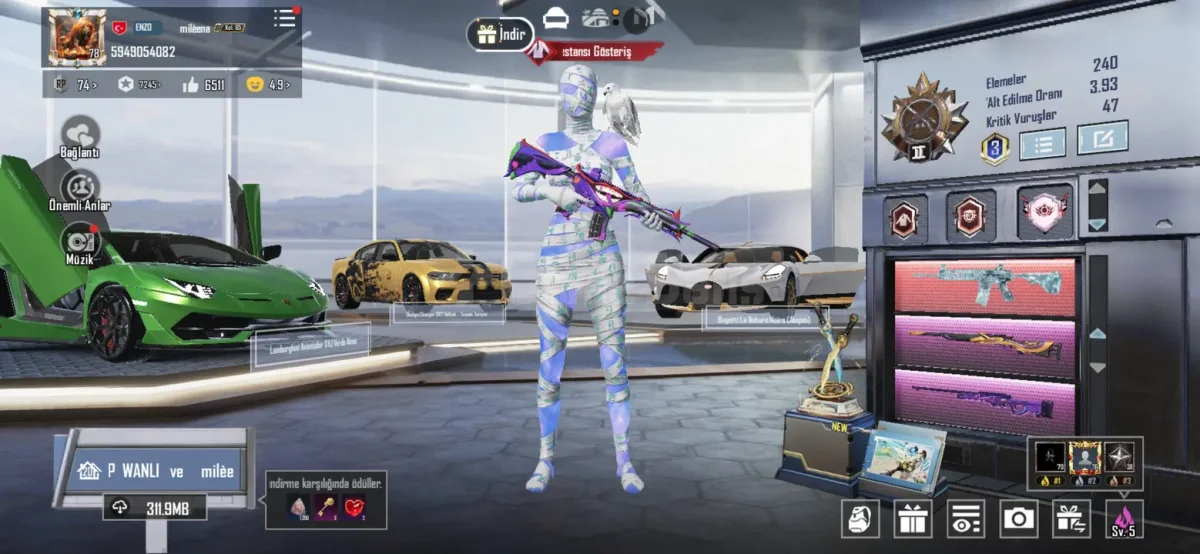
Task: Open the player avatar profile picture
Action: coord(77,37)
